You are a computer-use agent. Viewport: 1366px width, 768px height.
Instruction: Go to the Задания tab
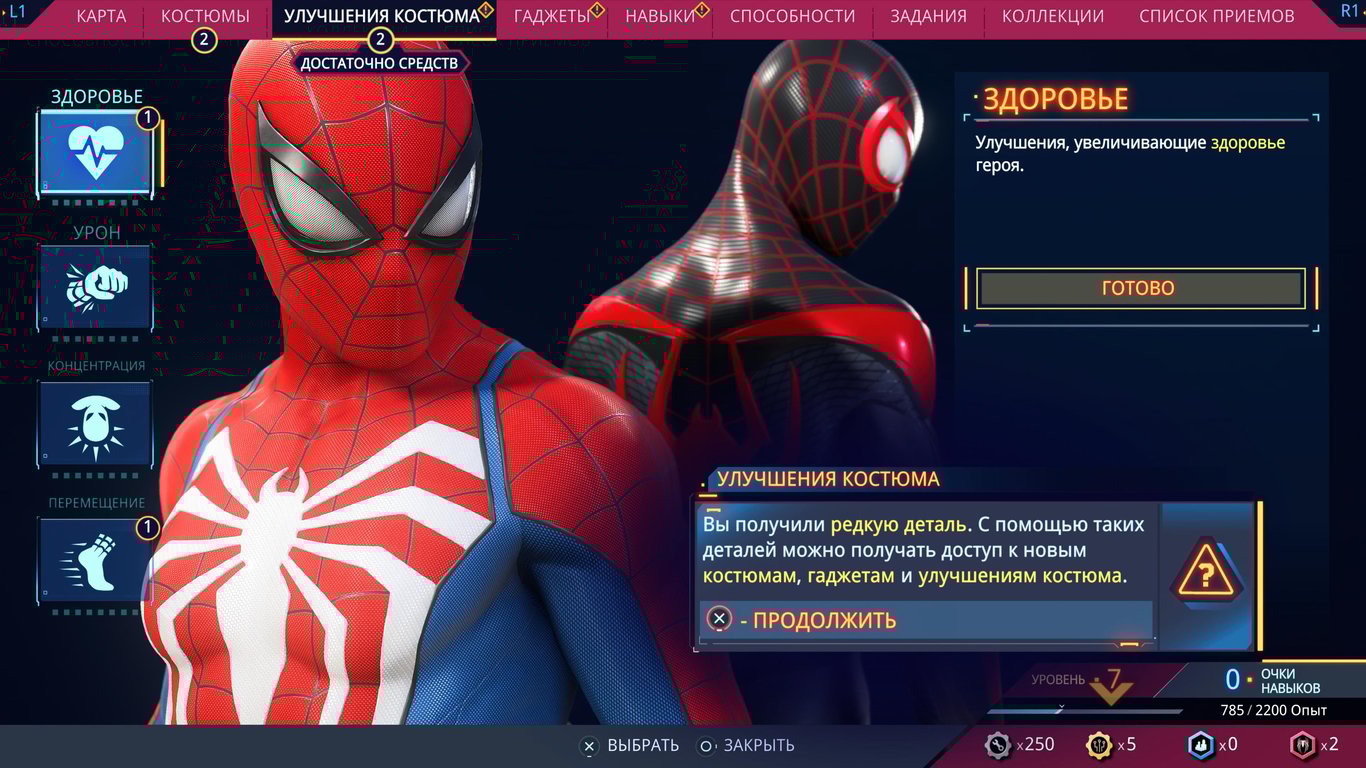[928, 16]
